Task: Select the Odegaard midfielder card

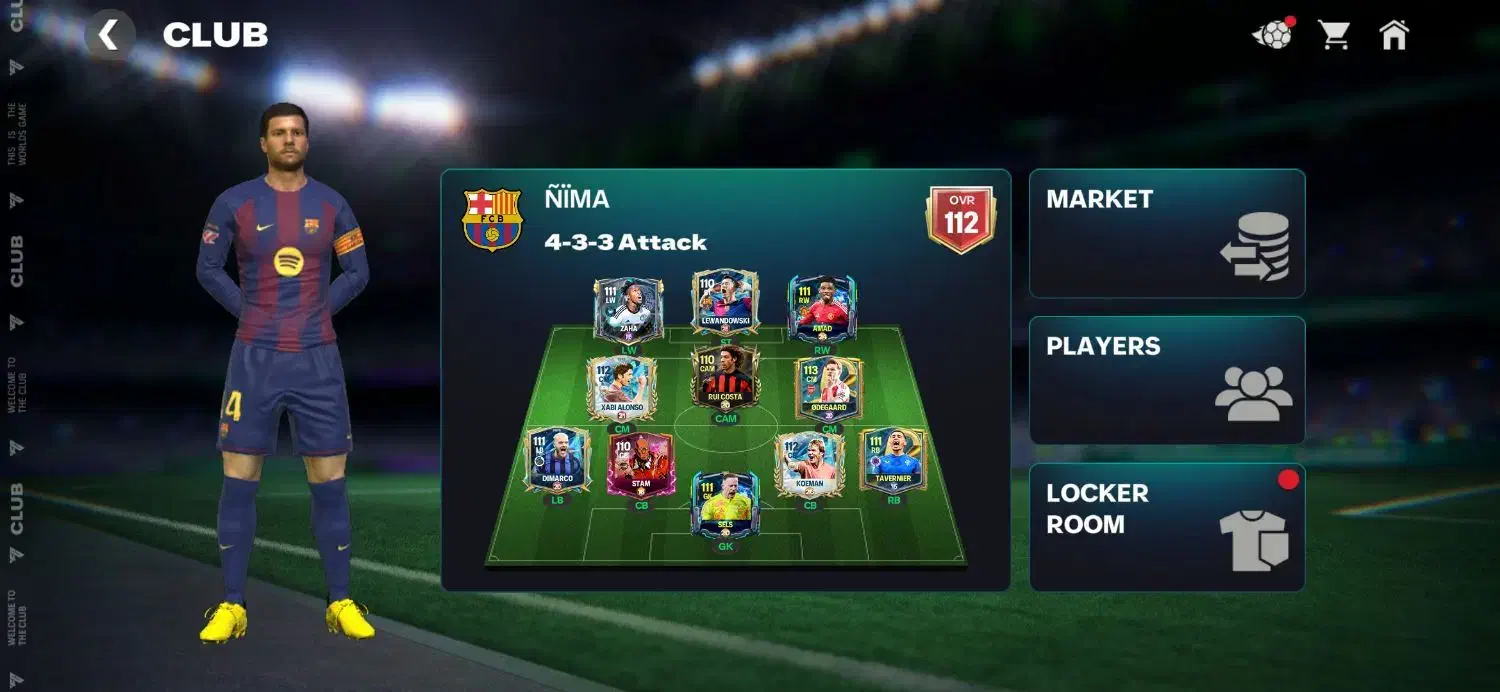Action: tap(829, 388)
